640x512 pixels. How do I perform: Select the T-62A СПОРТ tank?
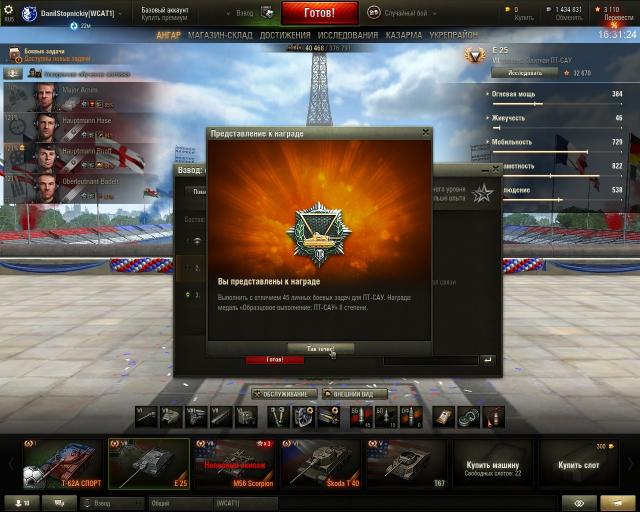(x=62, y=464)
